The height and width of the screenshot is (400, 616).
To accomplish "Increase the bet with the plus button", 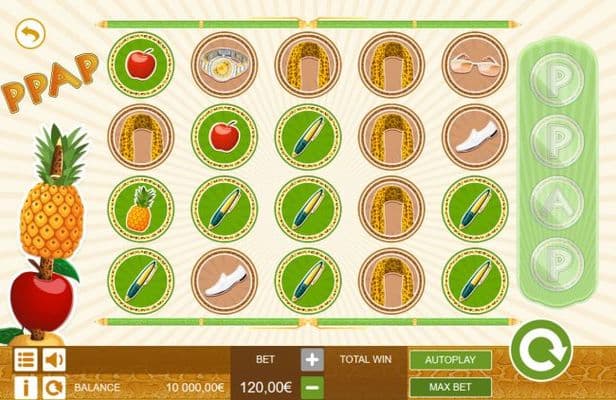I will (x=313, y=360).
